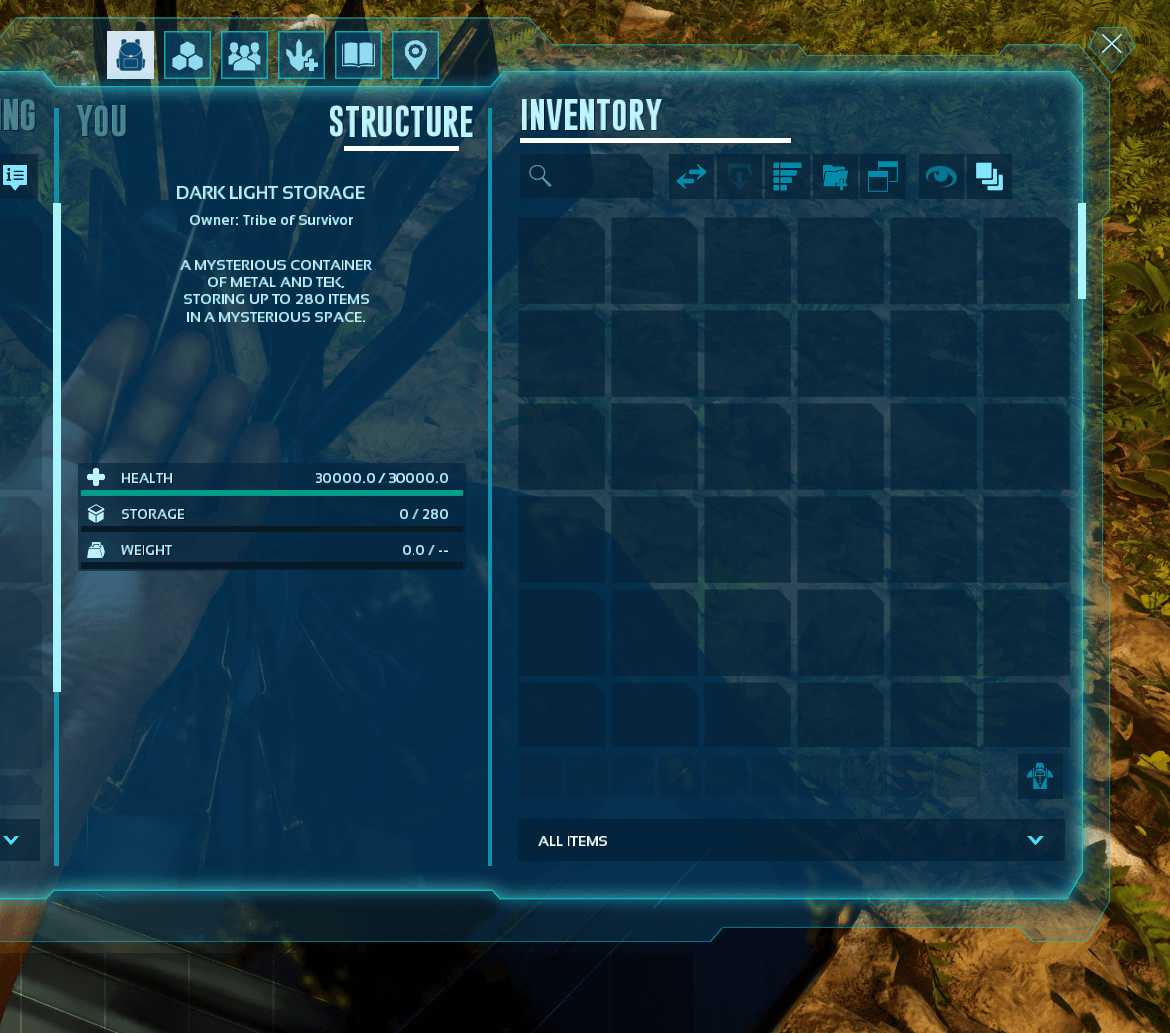Image resolution: width=1170 pixels, height=1033 pixels.
Task: Select the backpack inventory tab
Action: (131, 55)
